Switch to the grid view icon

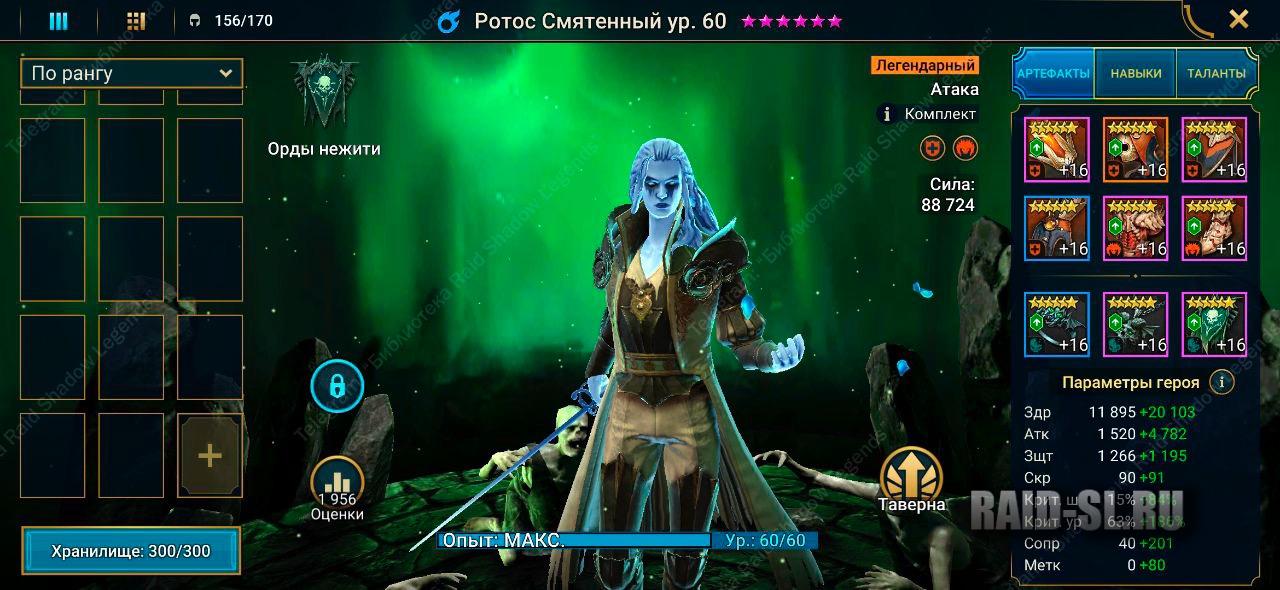tap(136, 21)
